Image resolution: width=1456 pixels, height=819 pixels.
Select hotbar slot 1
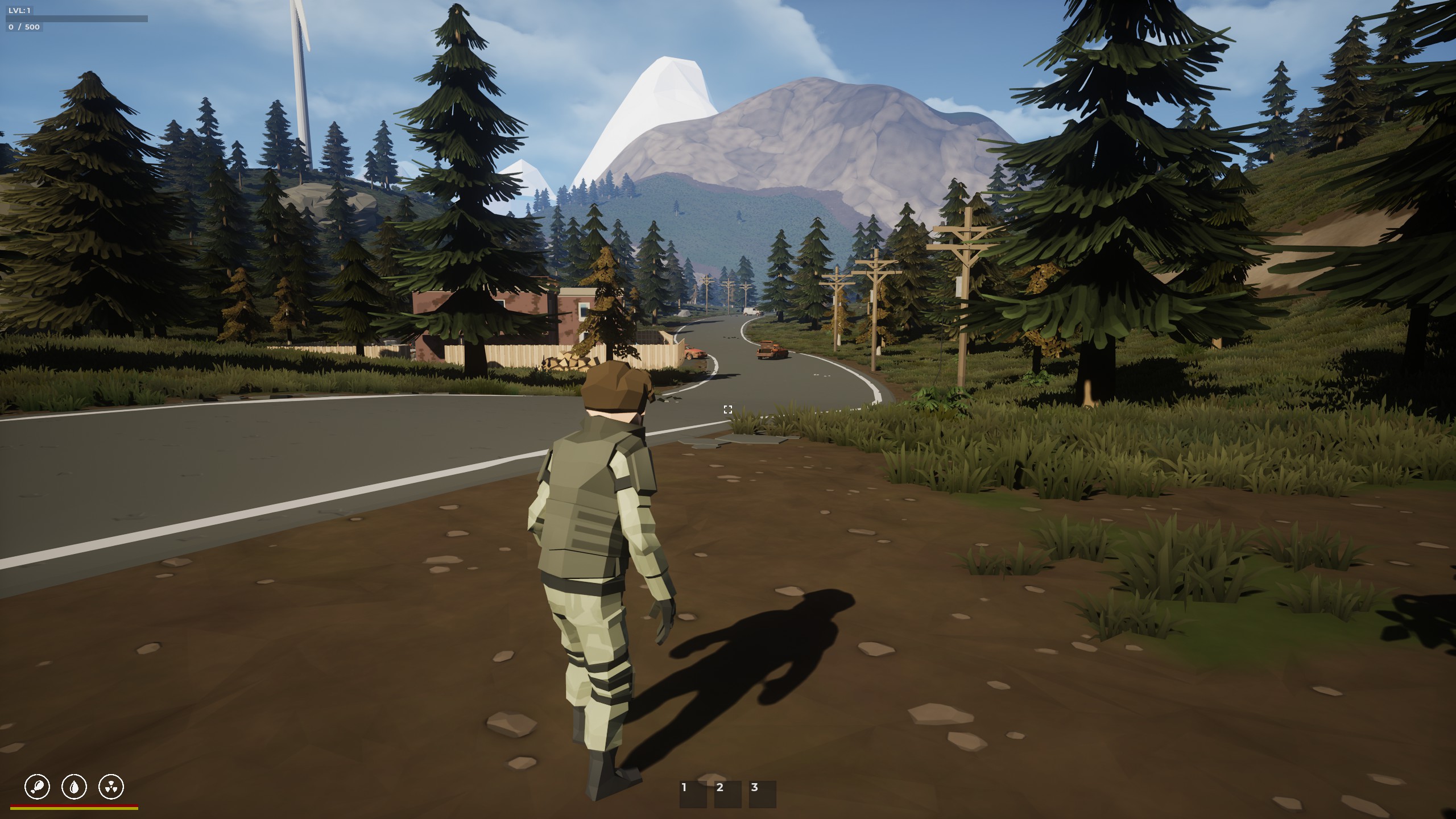click(693, 793)
